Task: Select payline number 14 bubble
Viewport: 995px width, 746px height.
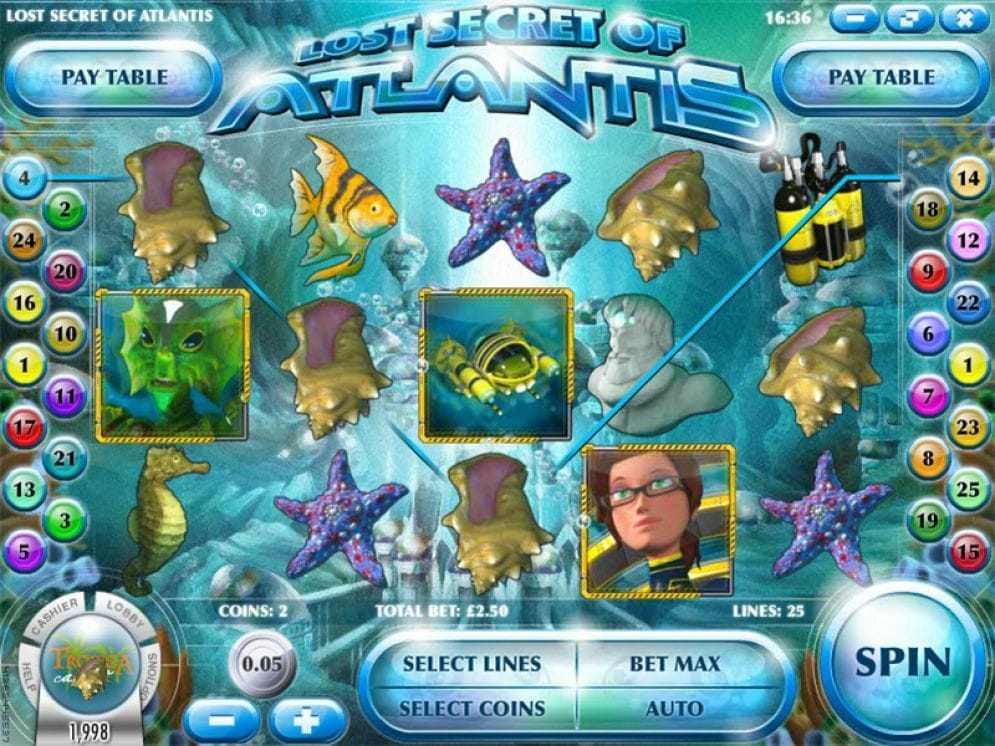Action: coord(968,179)
